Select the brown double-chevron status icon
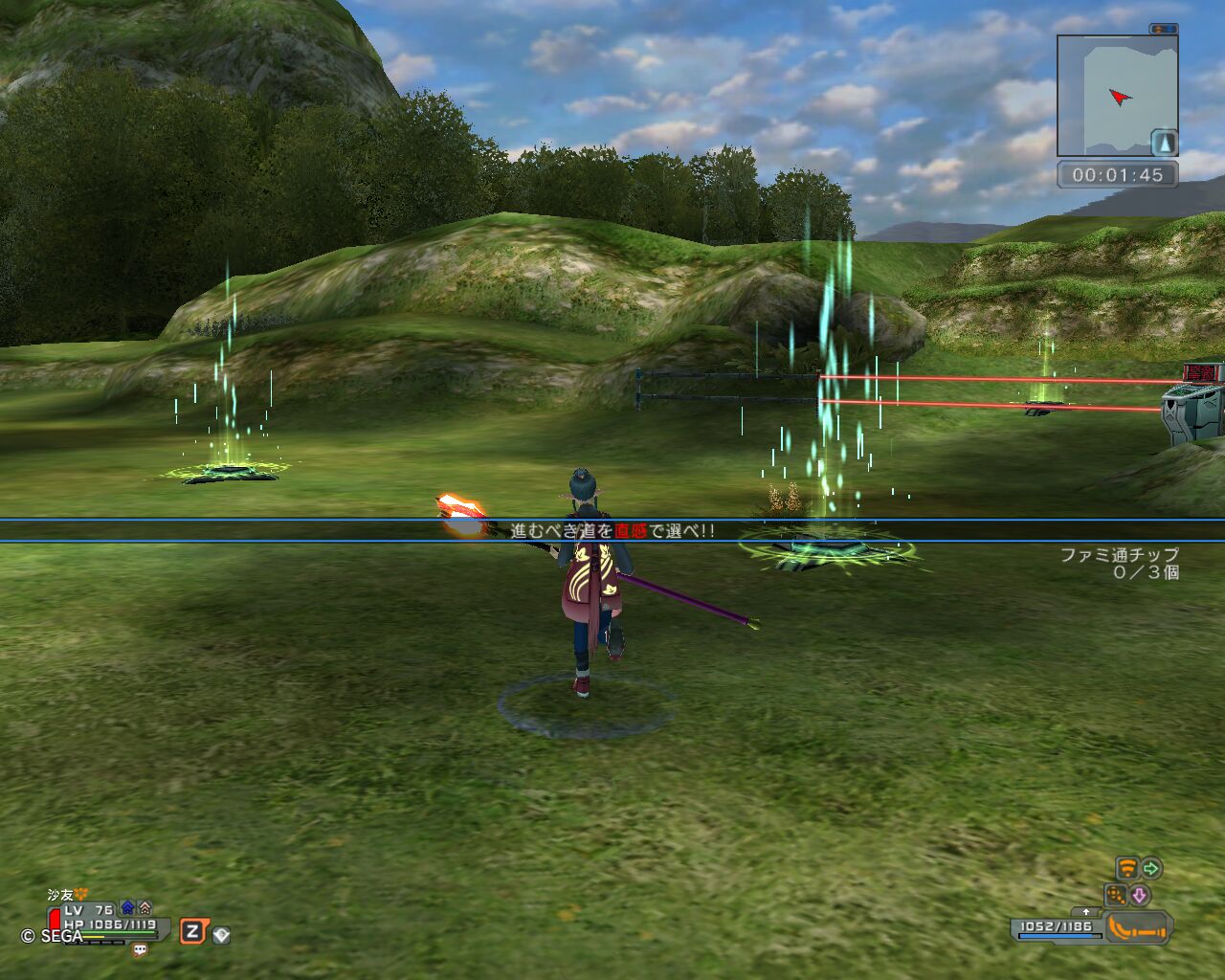 click(x=145, y=907)
